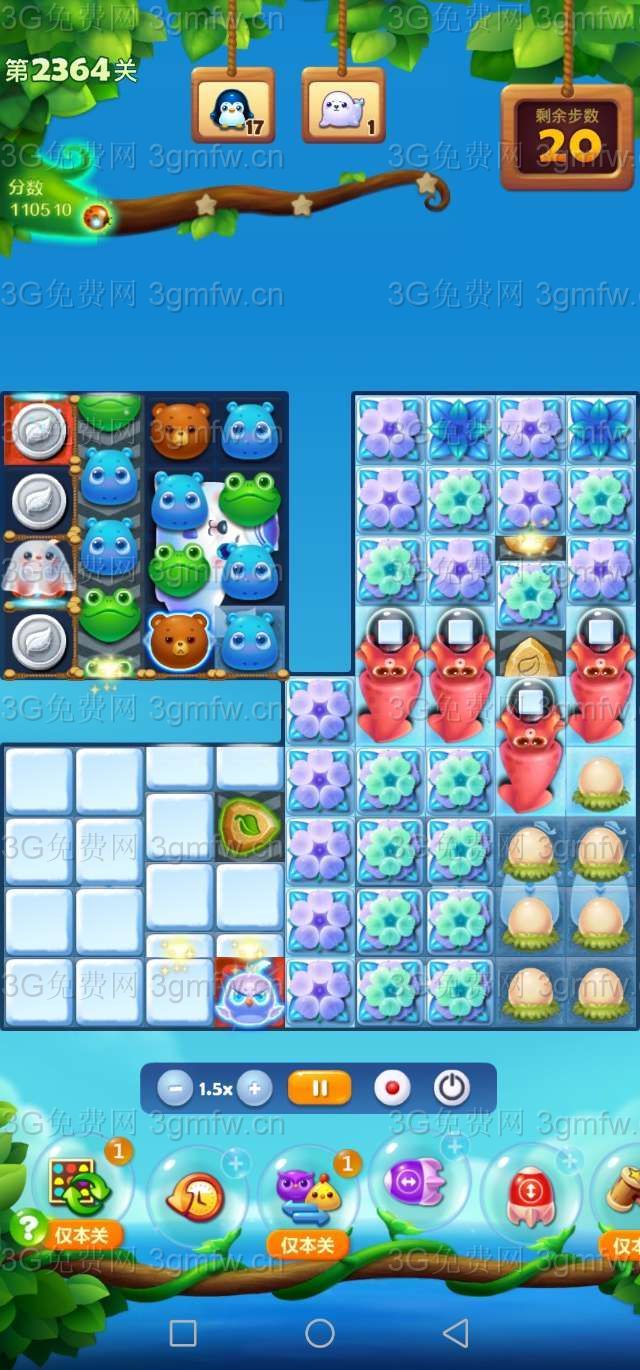640x1370 pixels.
Task: Pick the wooden hammer booster
Action: coord(624,1192)
